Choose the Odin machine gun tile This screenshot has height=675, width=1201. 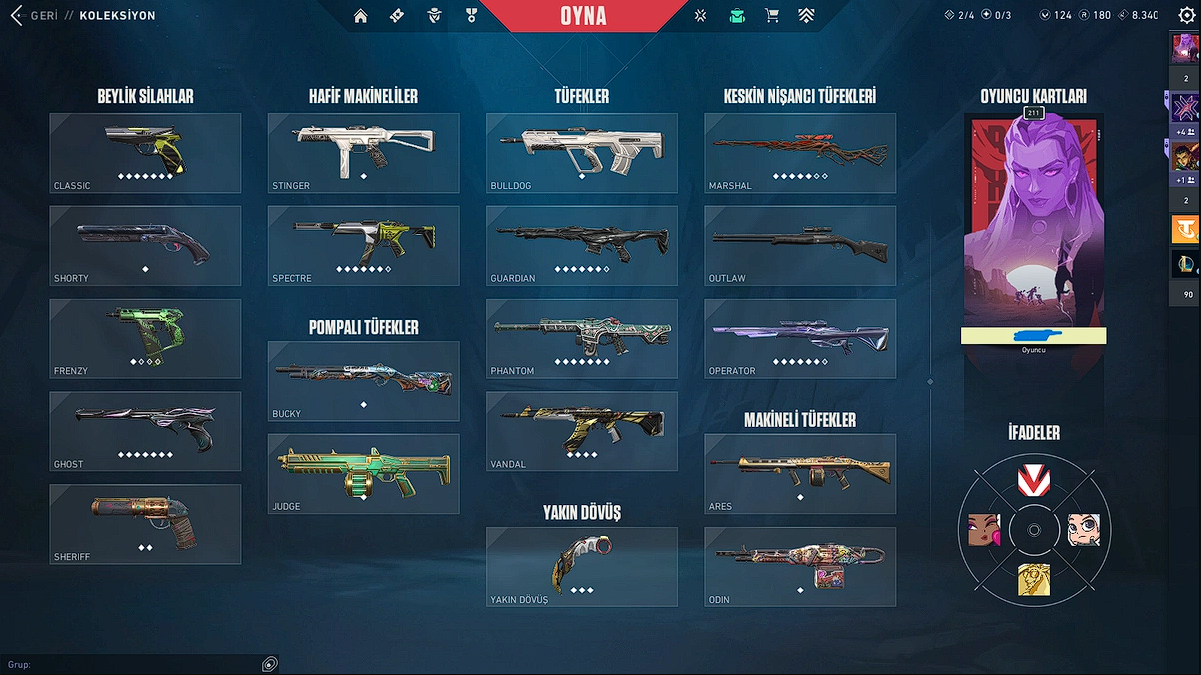(799, 566)
